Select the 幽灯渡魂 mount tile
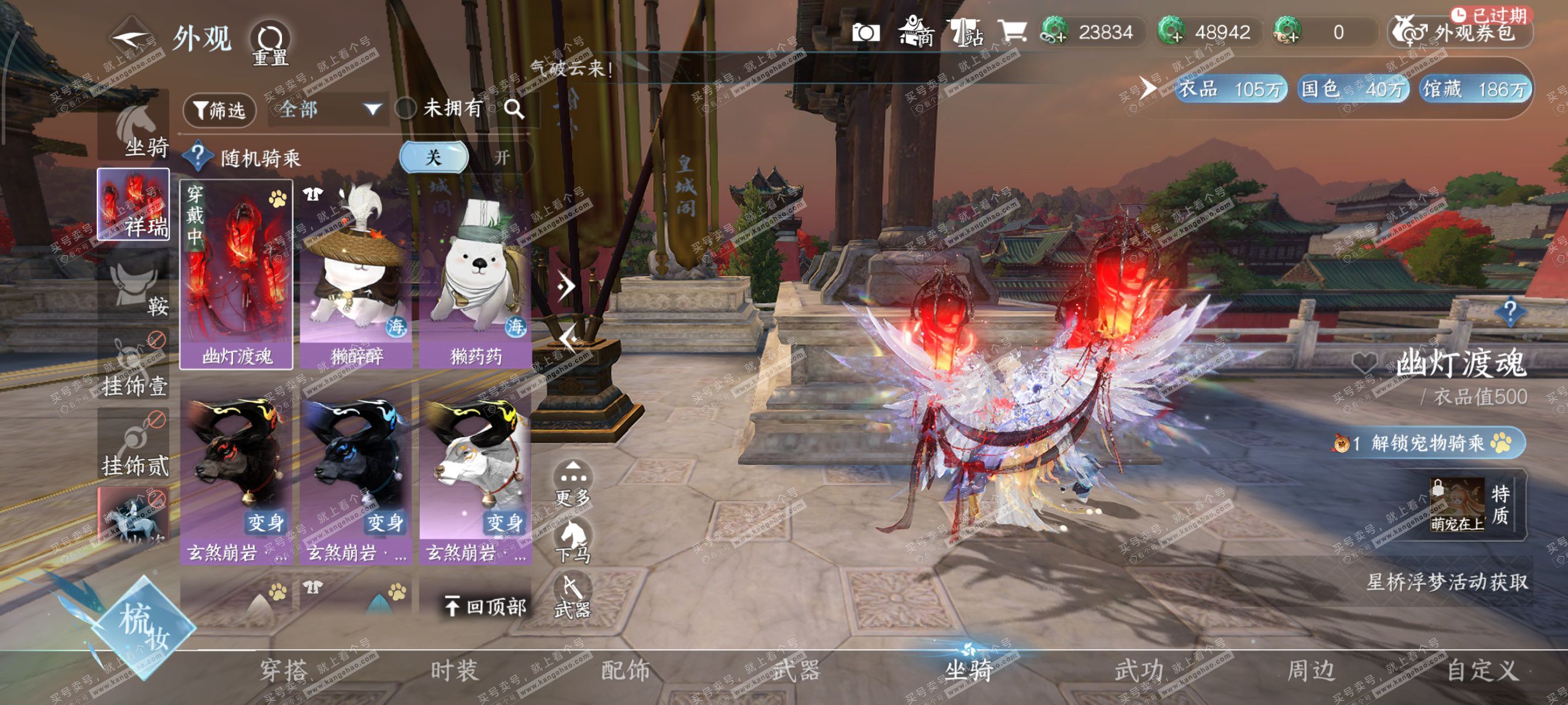Viewport: 1568px width, 705px height. tap(236, 274)
